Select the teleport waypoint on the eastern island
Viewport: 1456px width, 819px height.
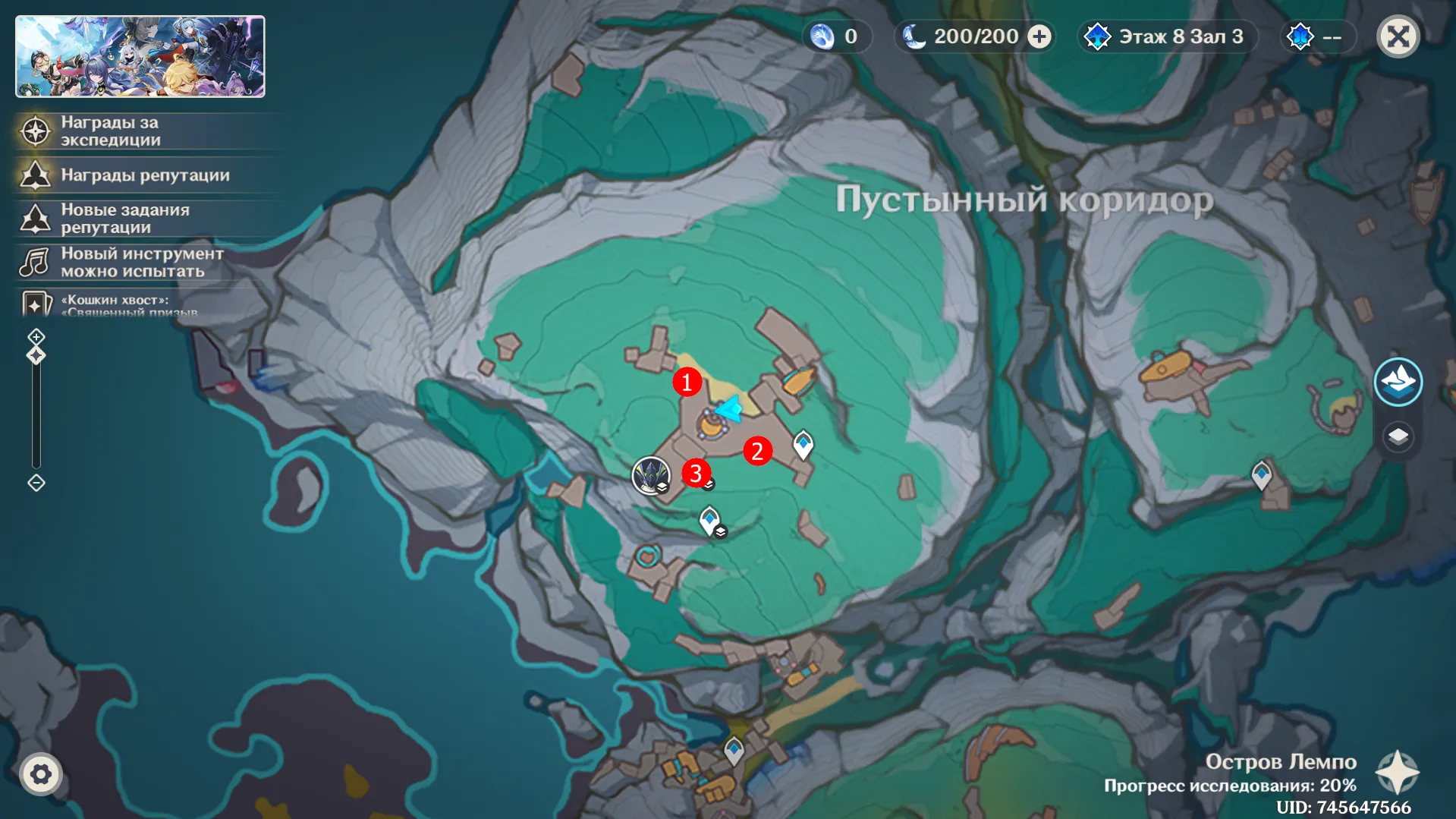pos(1260,475)
